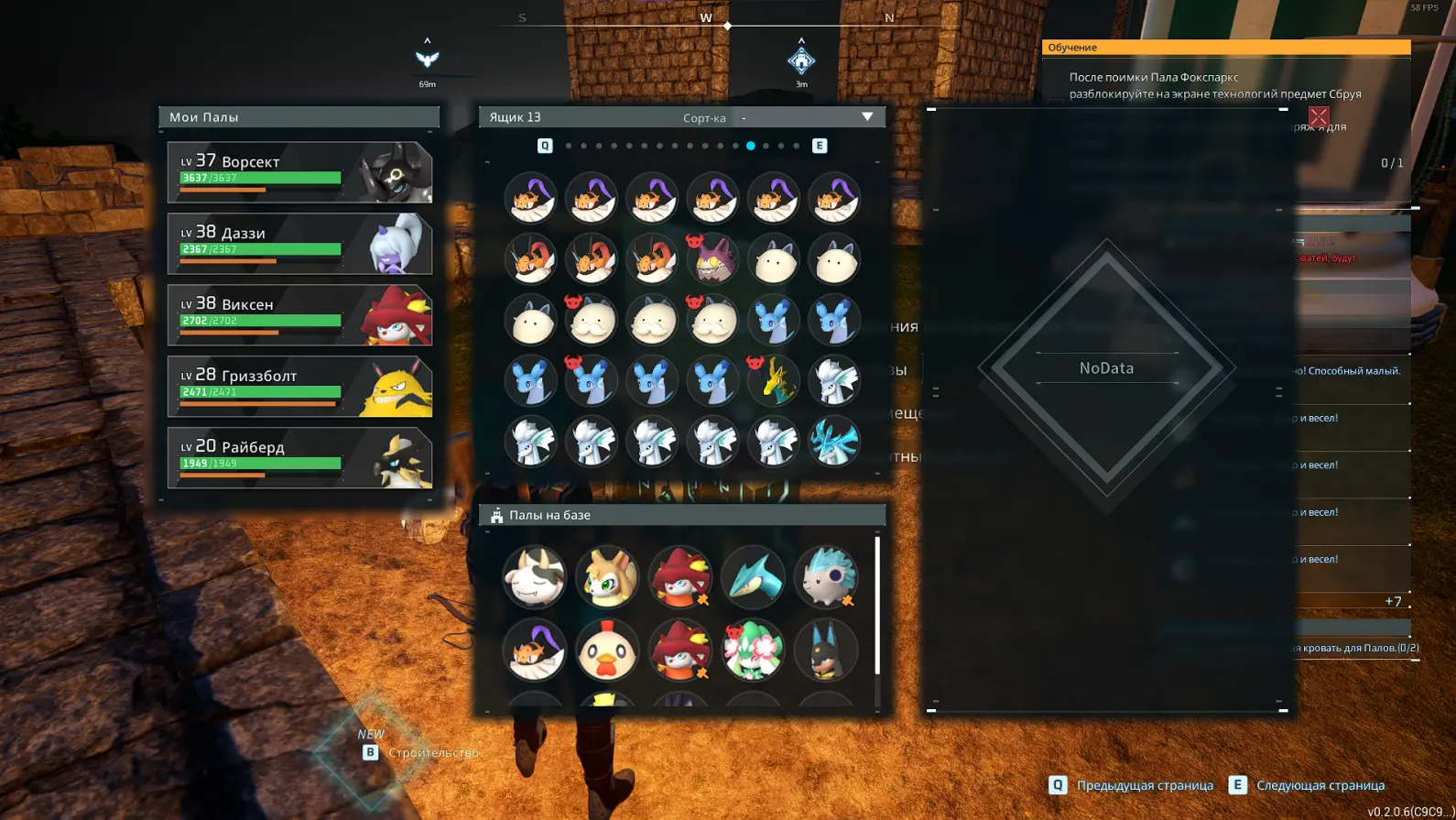Select the Anubis Pal on the base
This screenshot has width=1456, height=820.
(x=826, y=651)
